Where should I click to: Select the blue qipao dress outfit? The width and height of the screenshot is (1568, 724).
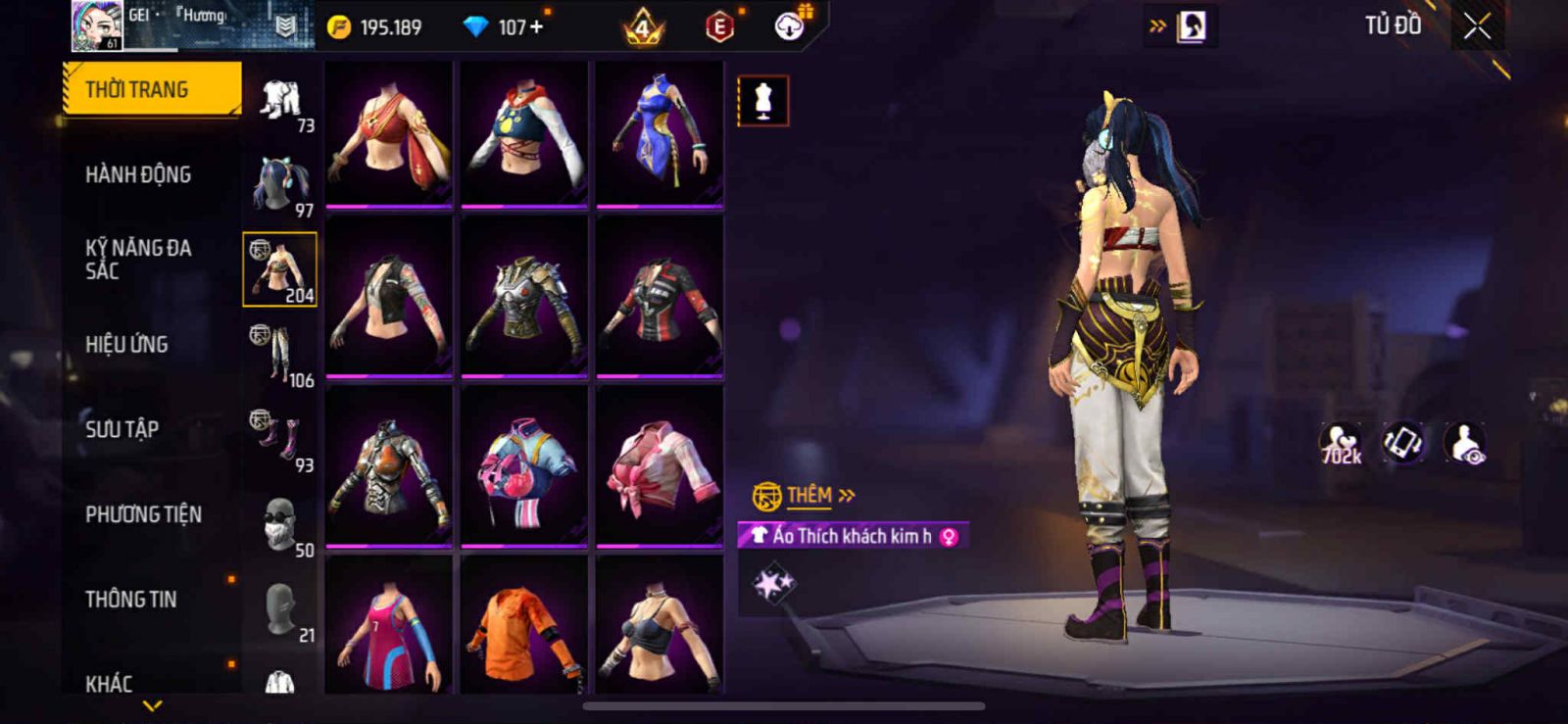click(x=660, y=133)
